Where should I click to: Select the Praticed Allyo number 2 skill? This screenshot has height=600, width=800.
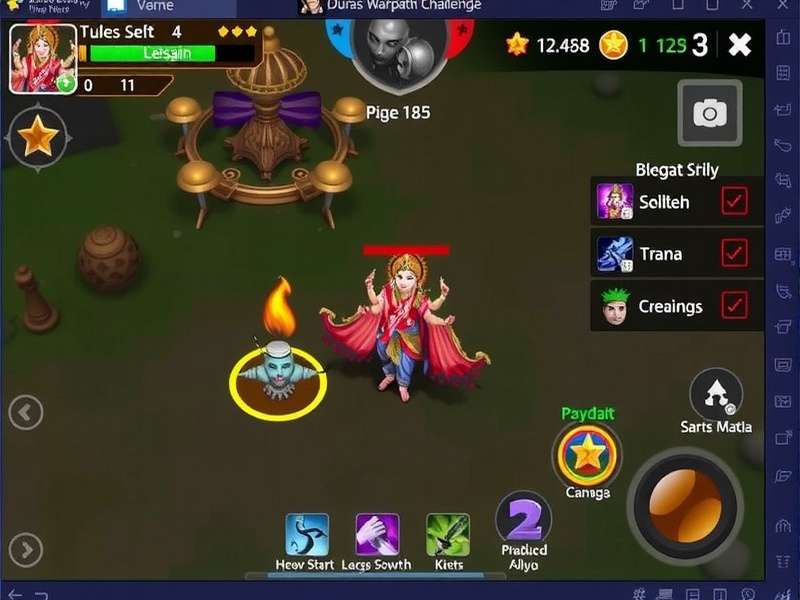(x=524, y=518)
